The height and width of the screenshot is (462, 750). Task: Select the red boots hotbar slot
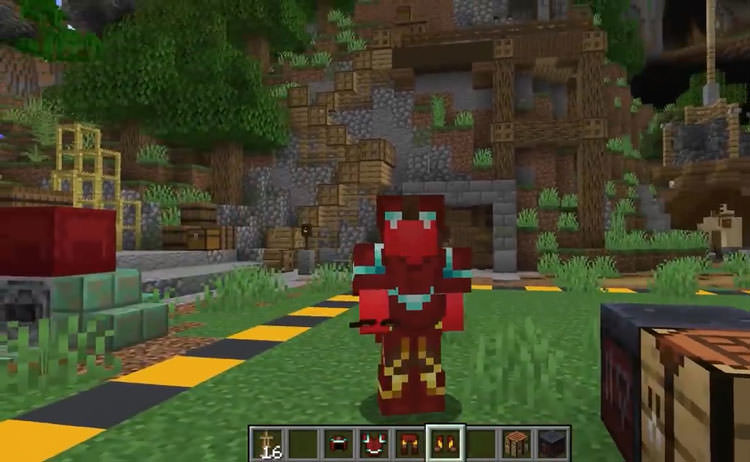[x=442, y=442]
